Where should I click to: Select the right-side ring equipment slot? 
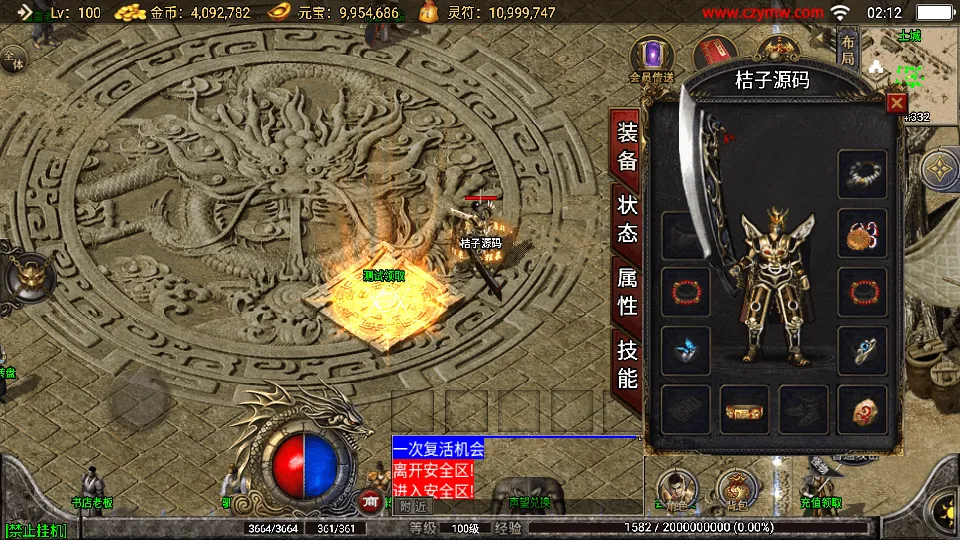(x=862, y=351)
